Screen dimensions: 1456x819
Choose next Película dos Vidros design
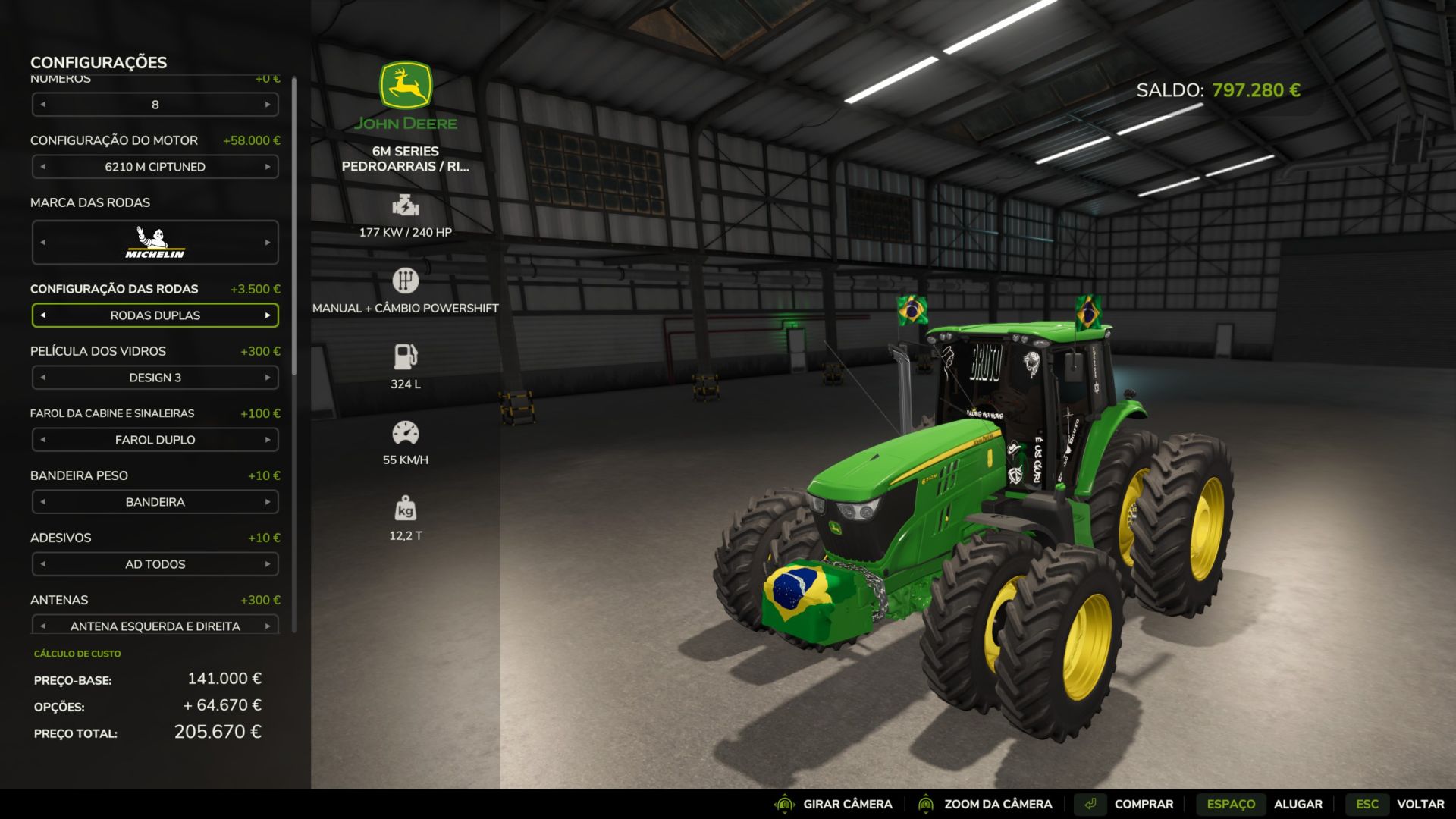coord(268,378)
